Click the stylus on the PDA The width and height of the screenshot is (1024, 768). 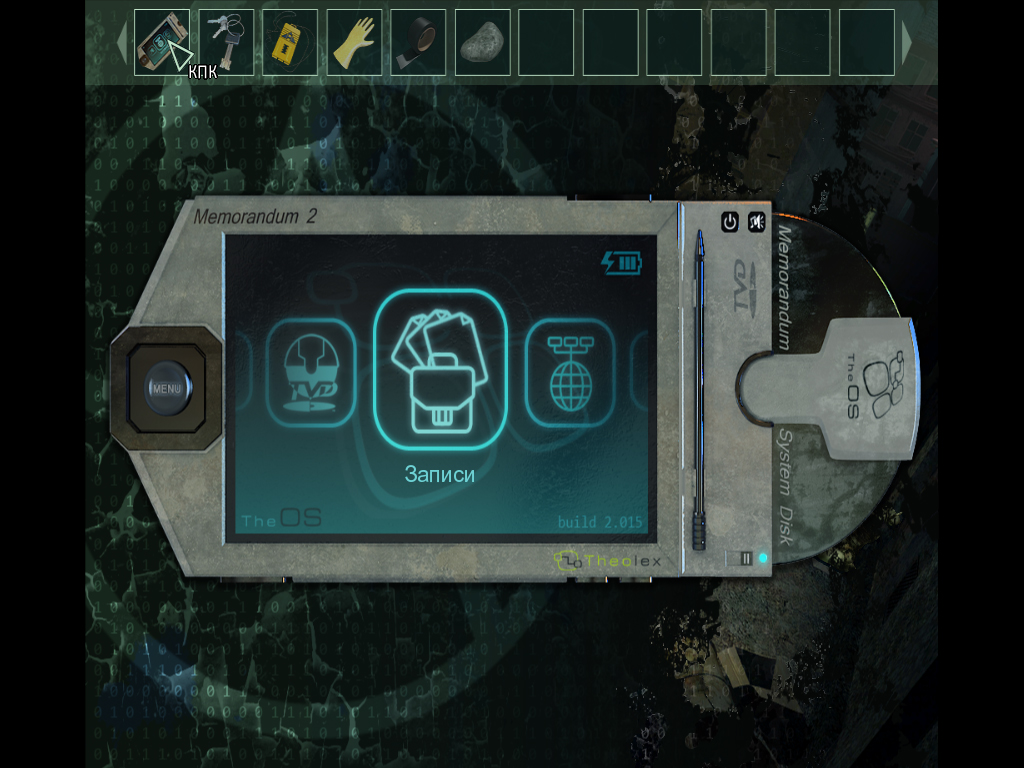[700, 390]
